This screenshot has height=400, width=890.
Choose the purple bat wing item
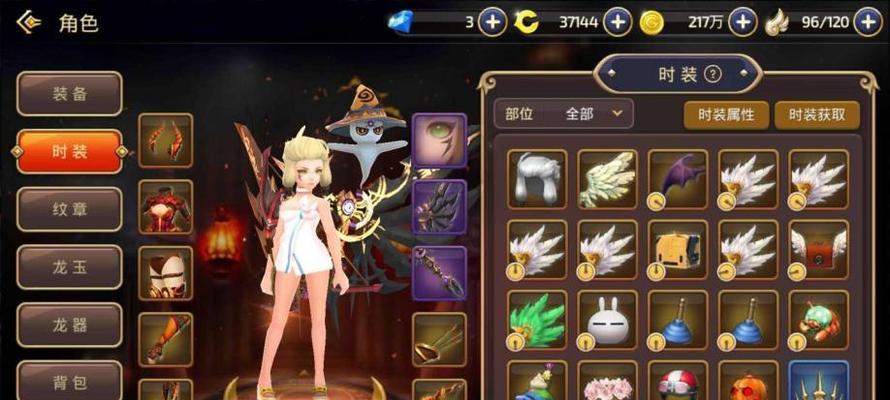(x=677, y=179)
